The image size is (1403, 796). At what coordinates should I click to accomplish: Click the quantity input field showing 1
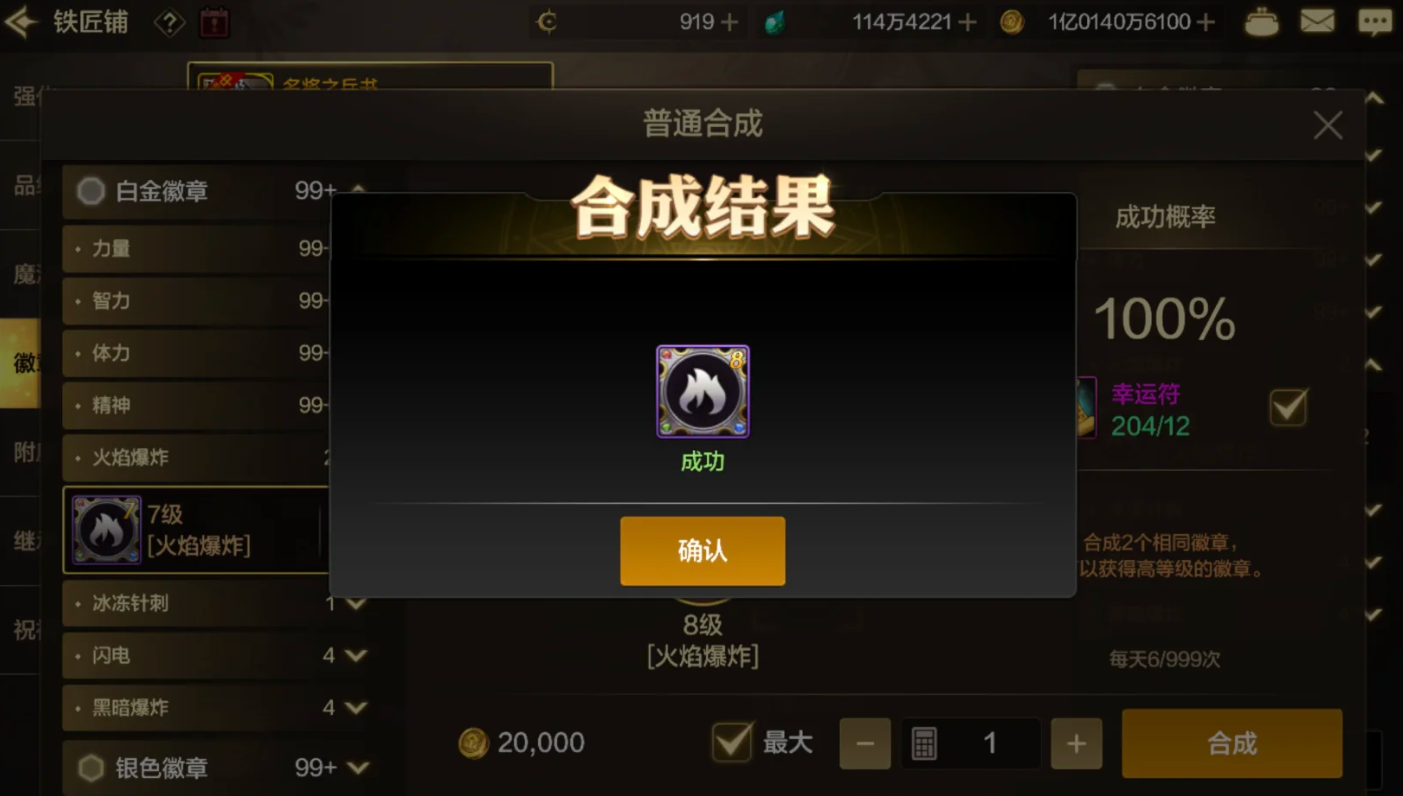pos(989,743)
